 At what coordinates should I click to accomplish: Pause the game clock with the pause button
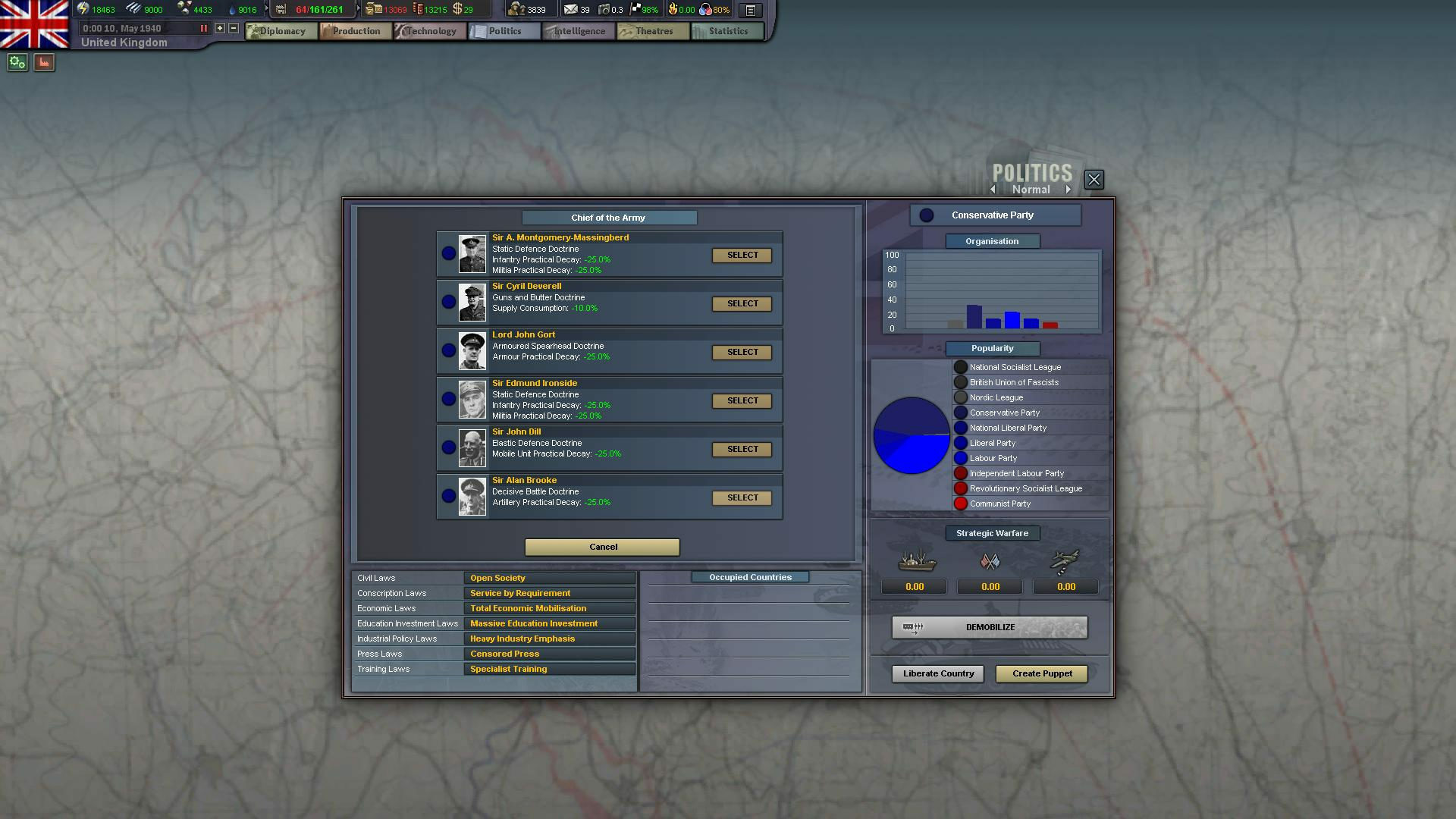(203, 28)
